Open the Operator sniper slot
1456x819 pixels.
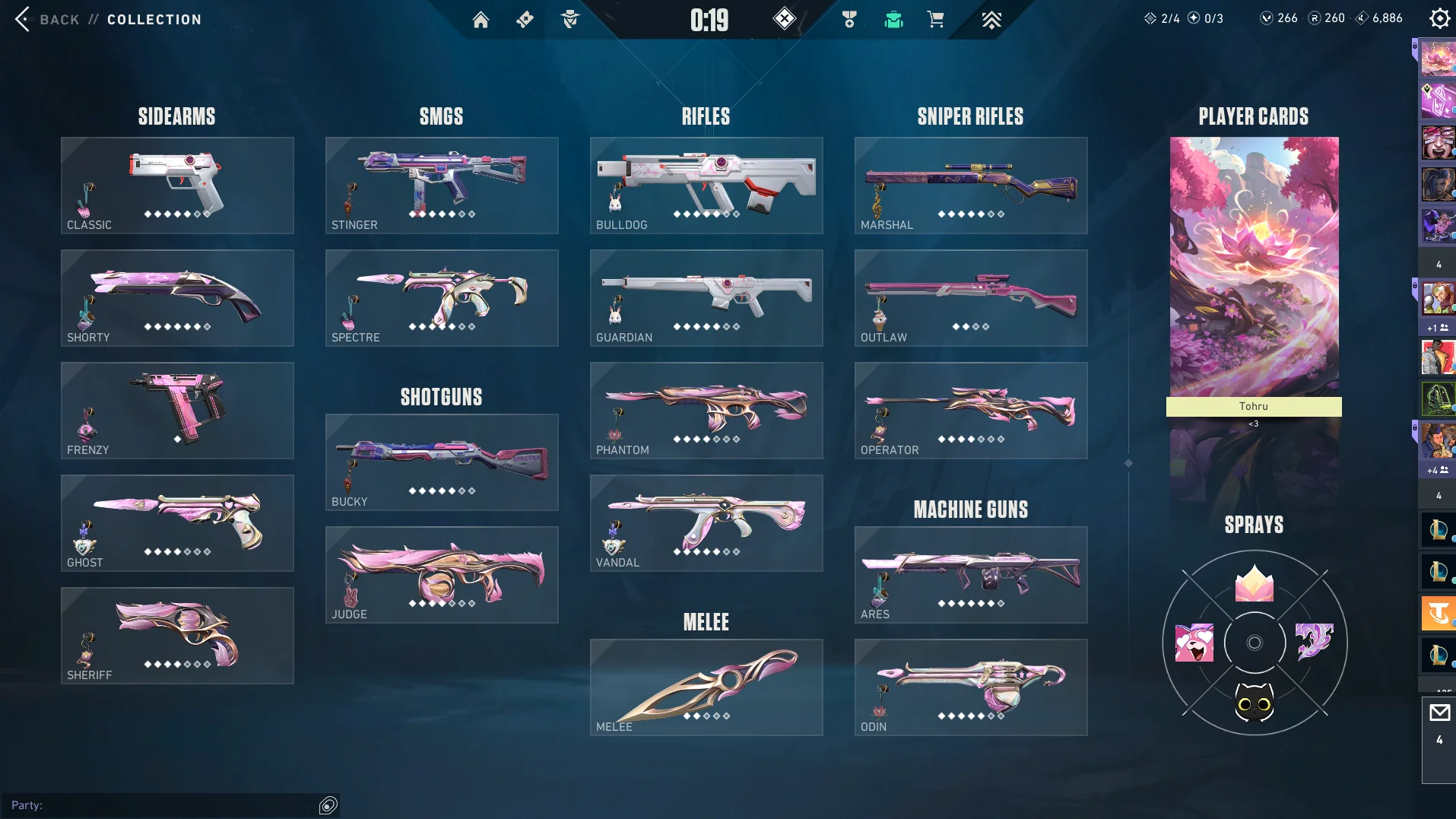pos(971,411)
